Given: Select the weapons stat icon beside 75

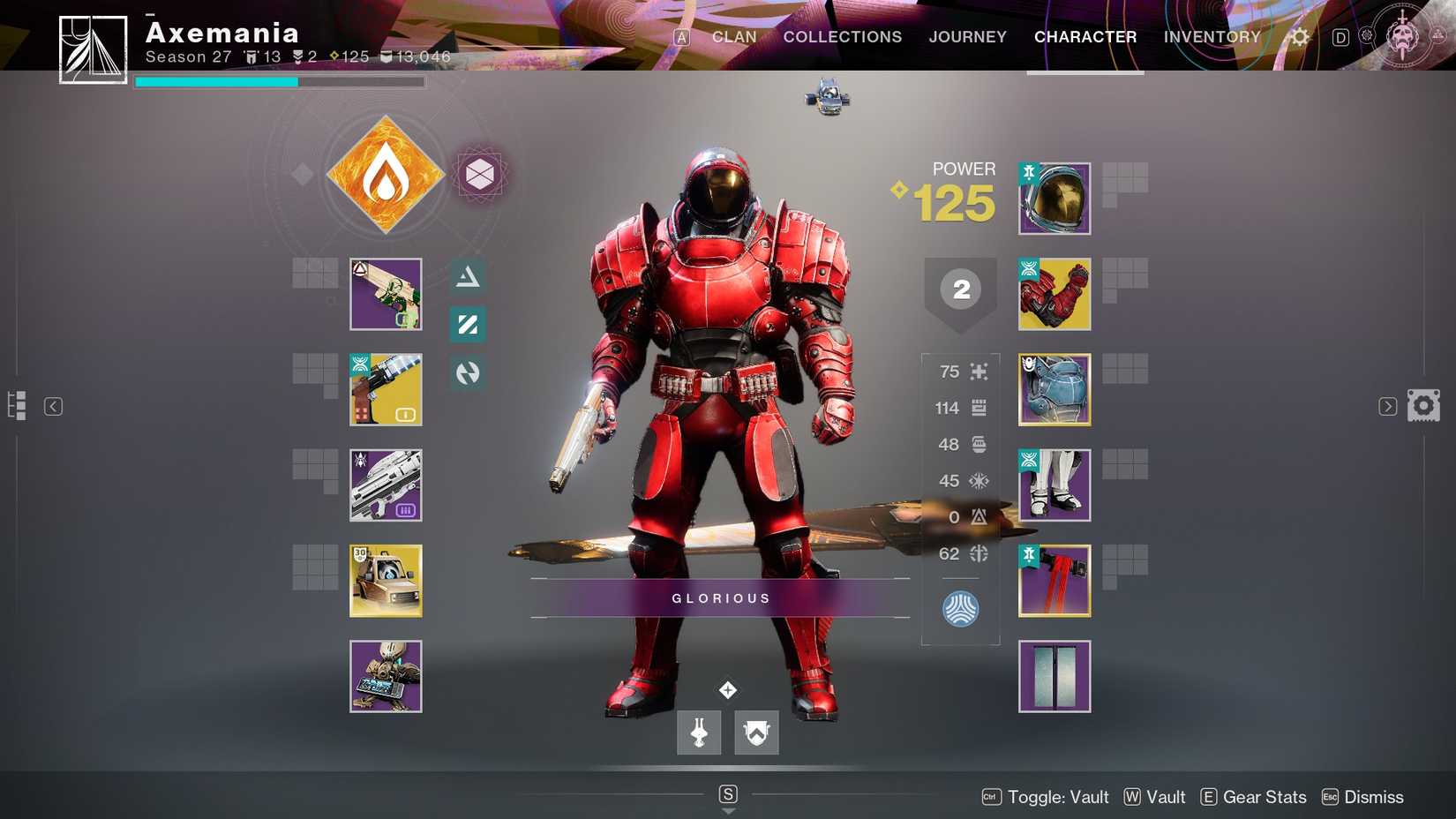Looking at the screenshot, I should click(977, 372).
